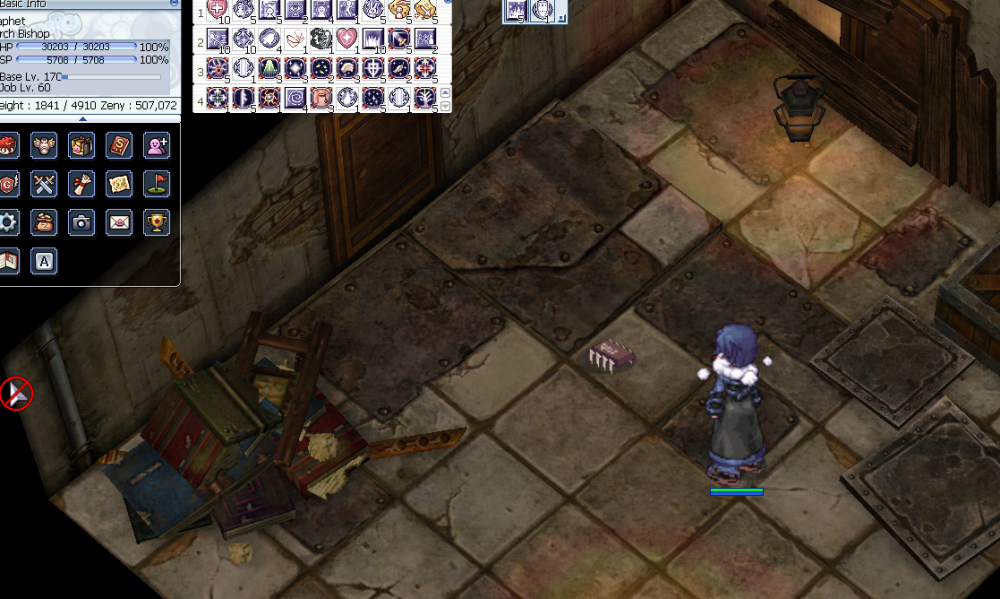This screenshot has height=599, width=1000.
Task: Select the shield emblem skill in the small bar
Action: (x=542, y=11)
